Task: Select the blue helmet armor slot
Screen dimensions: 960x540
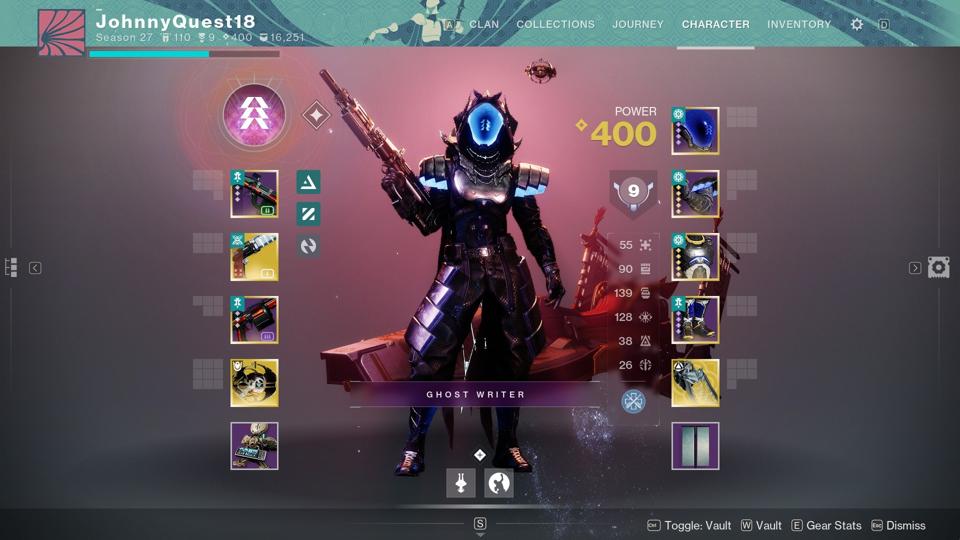Action: pos(695,131)
